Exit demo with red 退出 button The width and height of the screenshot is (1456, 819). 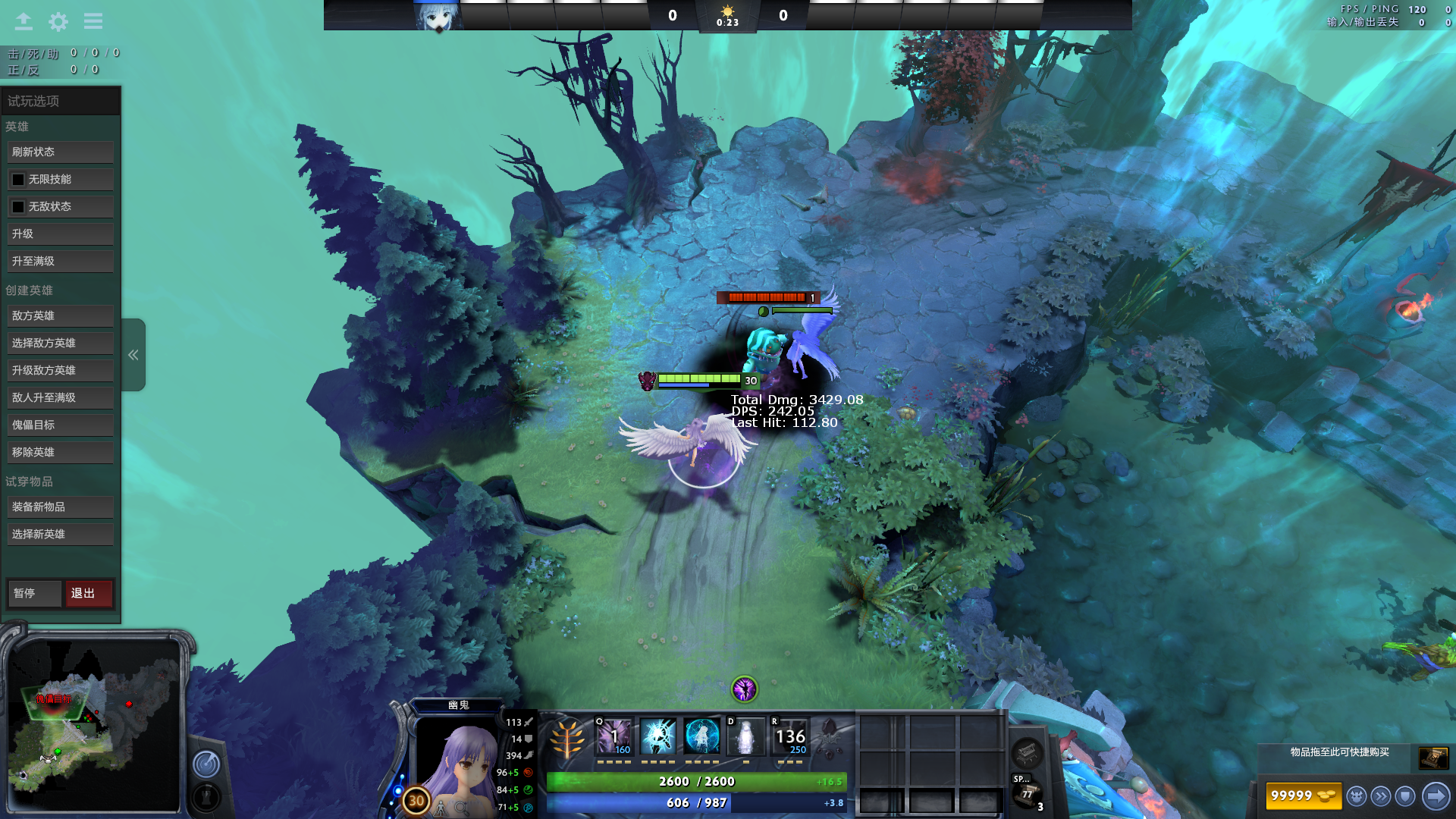click(x=89, y=594)
